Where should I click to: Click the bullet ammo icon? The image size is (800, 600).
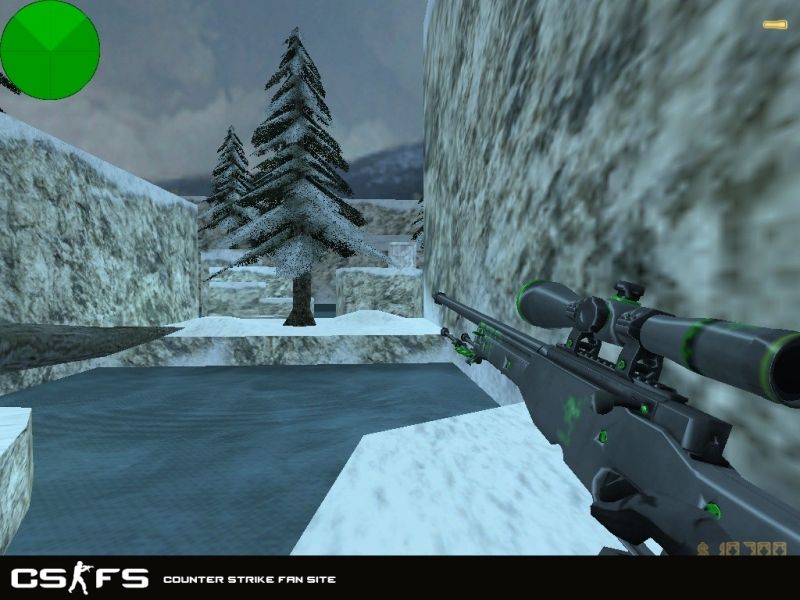point(774,24)
